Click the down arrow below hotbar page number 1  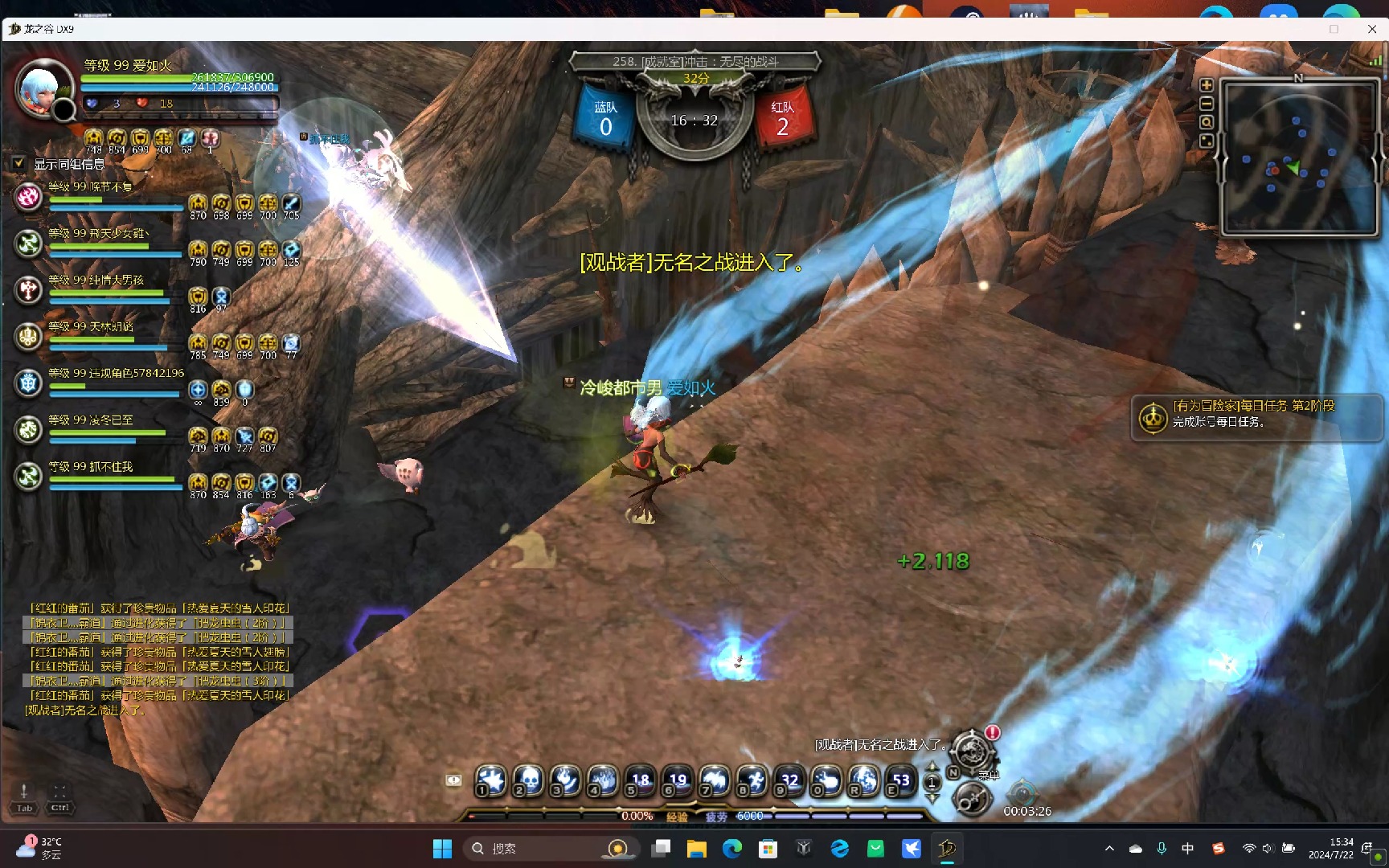tap(932, 797)
